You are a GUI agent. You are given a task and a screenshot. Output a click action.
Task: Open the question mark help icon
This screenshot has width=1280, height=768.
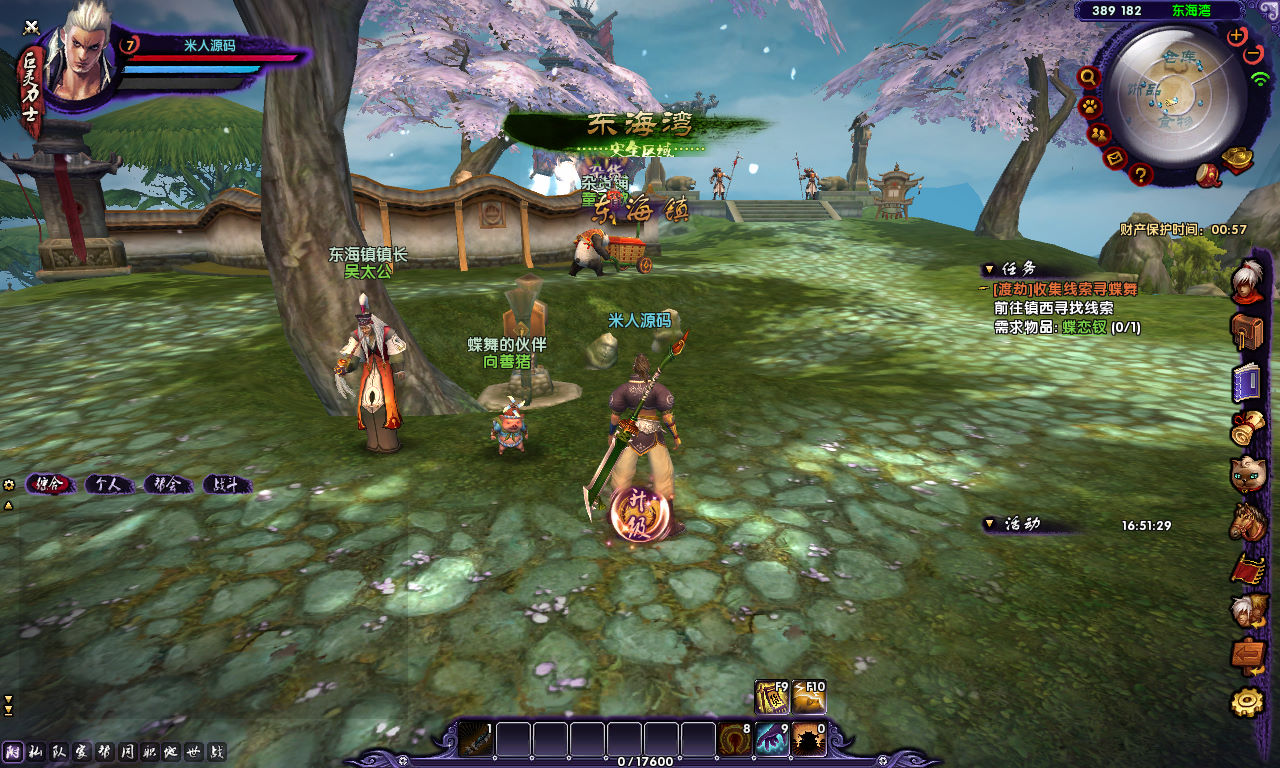(1140, 174)
